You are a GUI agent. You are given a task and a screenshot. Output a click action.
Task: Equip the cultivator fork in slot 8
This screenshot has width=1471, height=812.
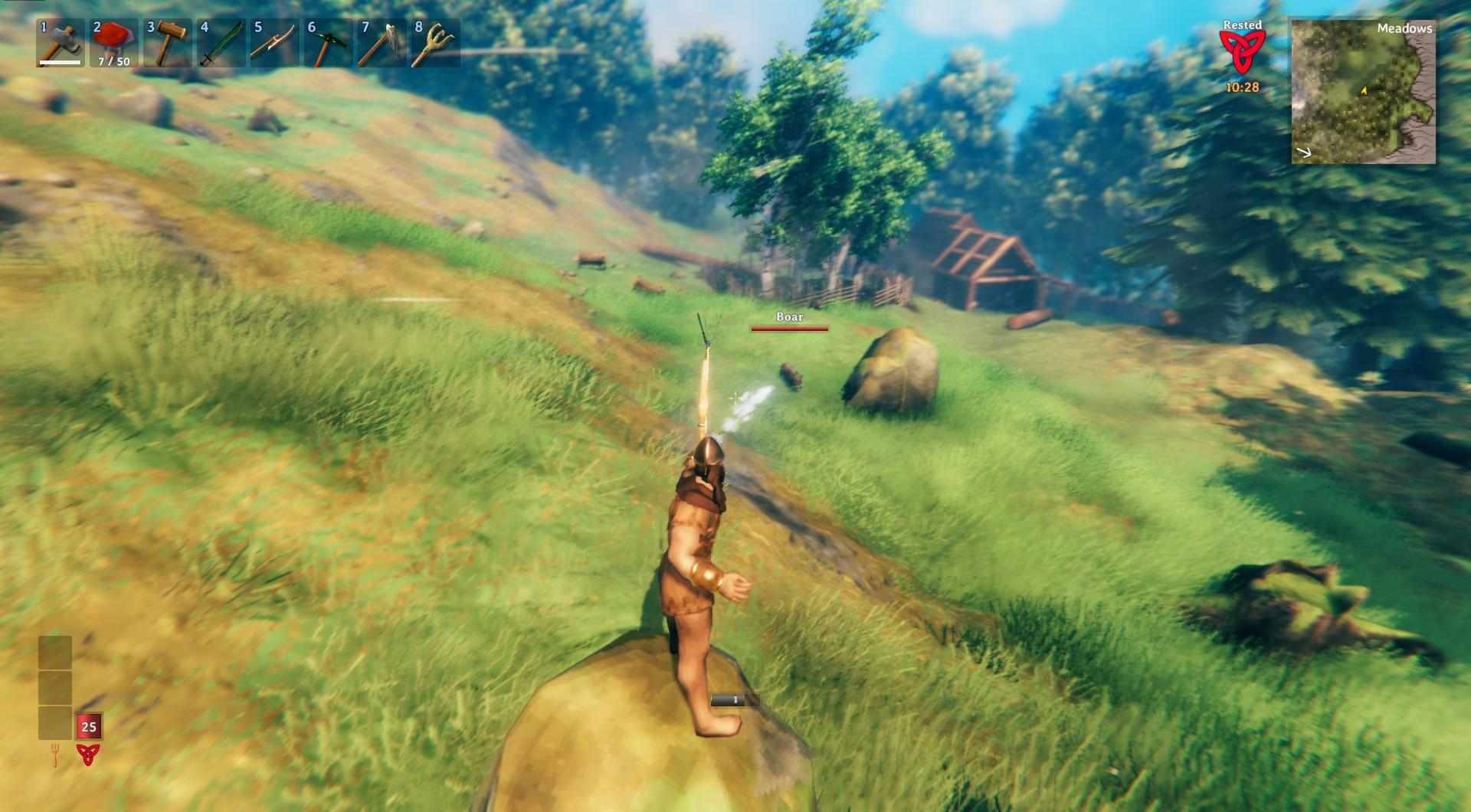pos(435,43)
